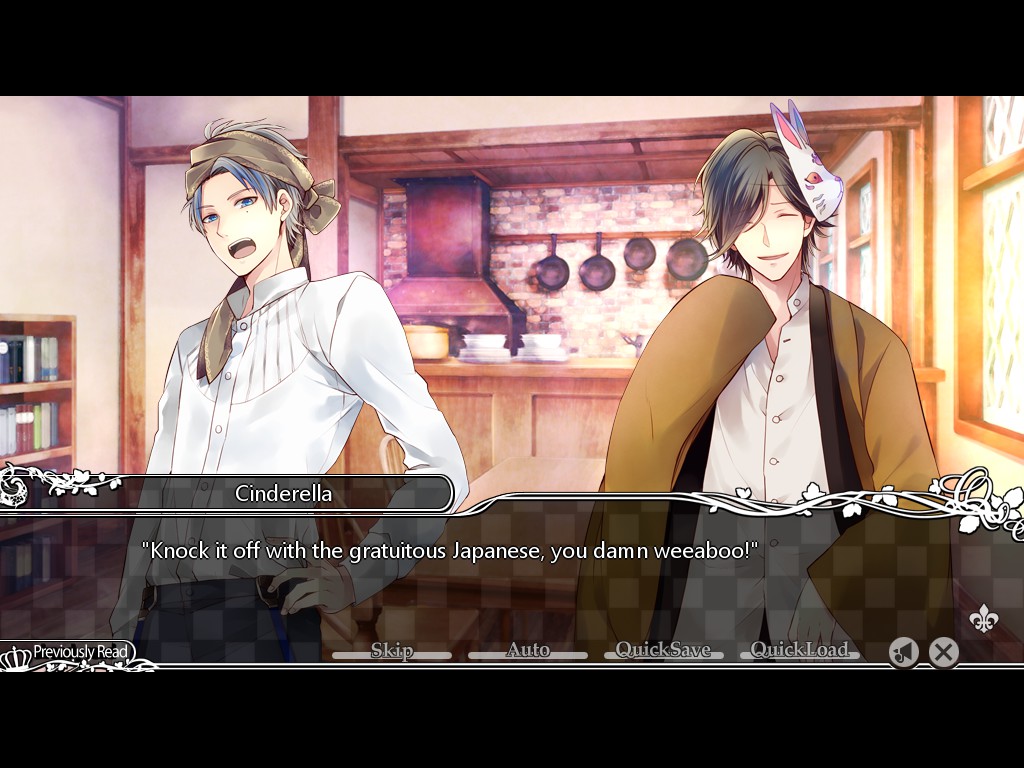Replay voice with the speaker icon
The height and width of the screenshot is (768, 1024).
click(x=903, y=653)
